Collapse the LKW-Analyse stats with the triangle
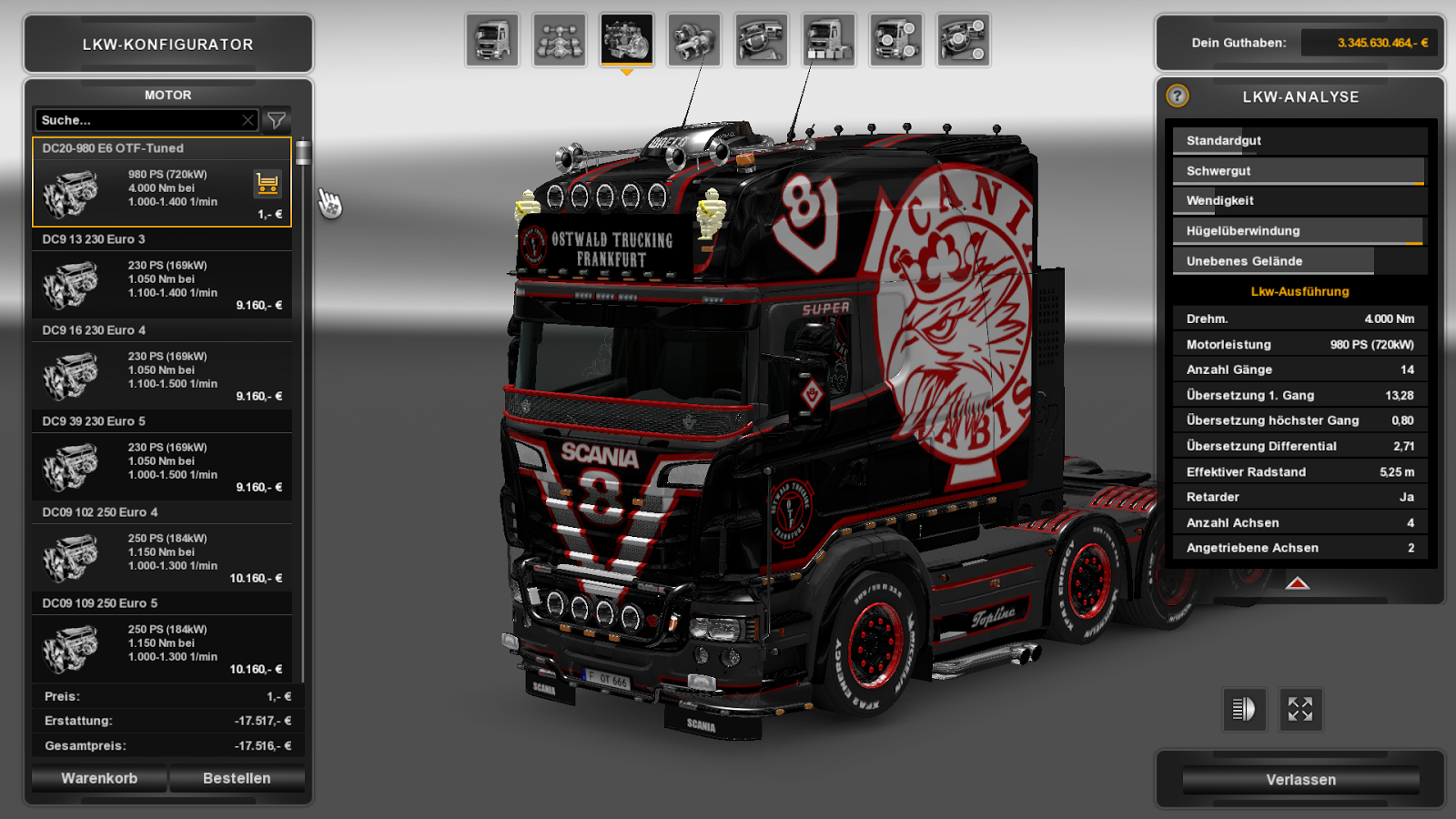Image resolution: width=1456 pixels, height=819 pixels. (x=1299, y=583)
